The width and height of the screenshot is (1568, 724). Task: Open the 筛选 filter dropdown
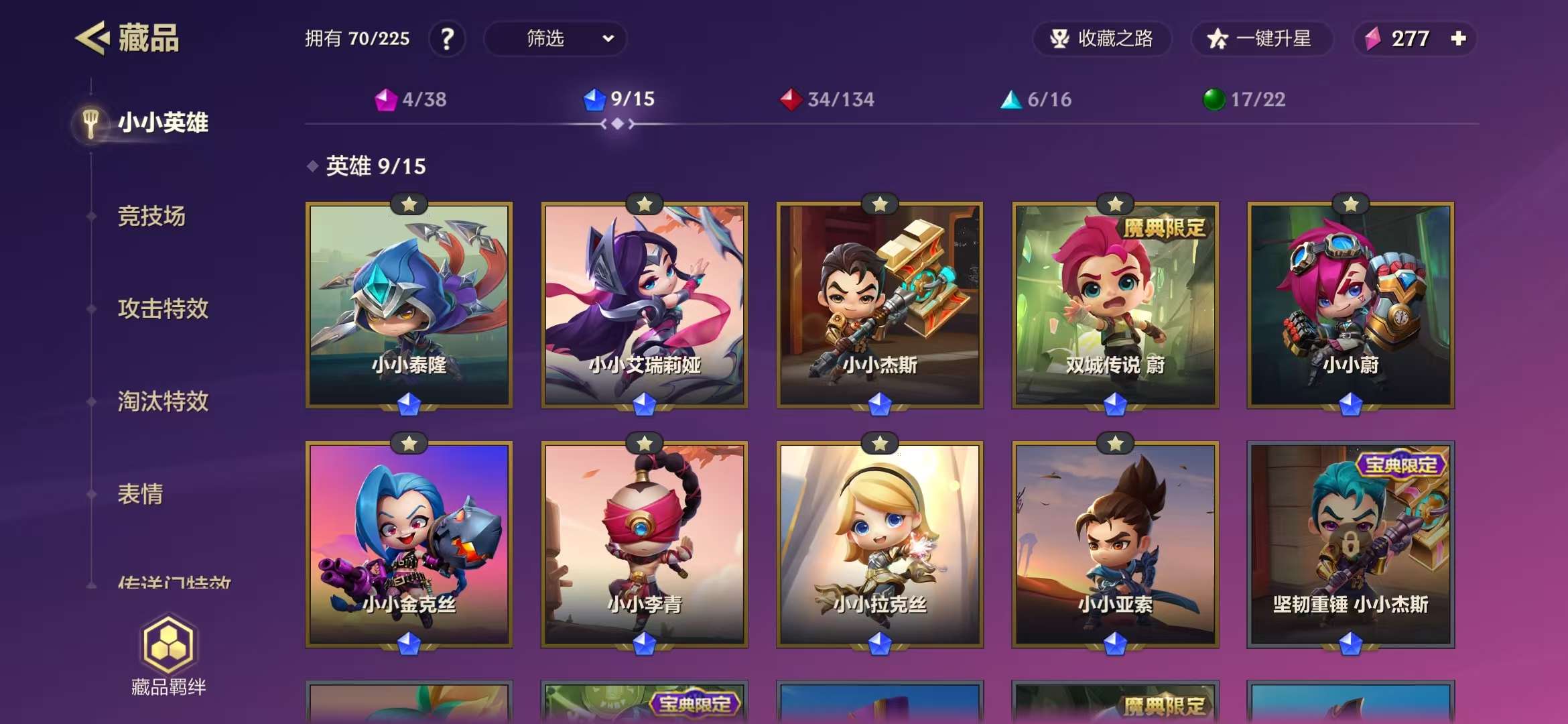click(555, 39)
